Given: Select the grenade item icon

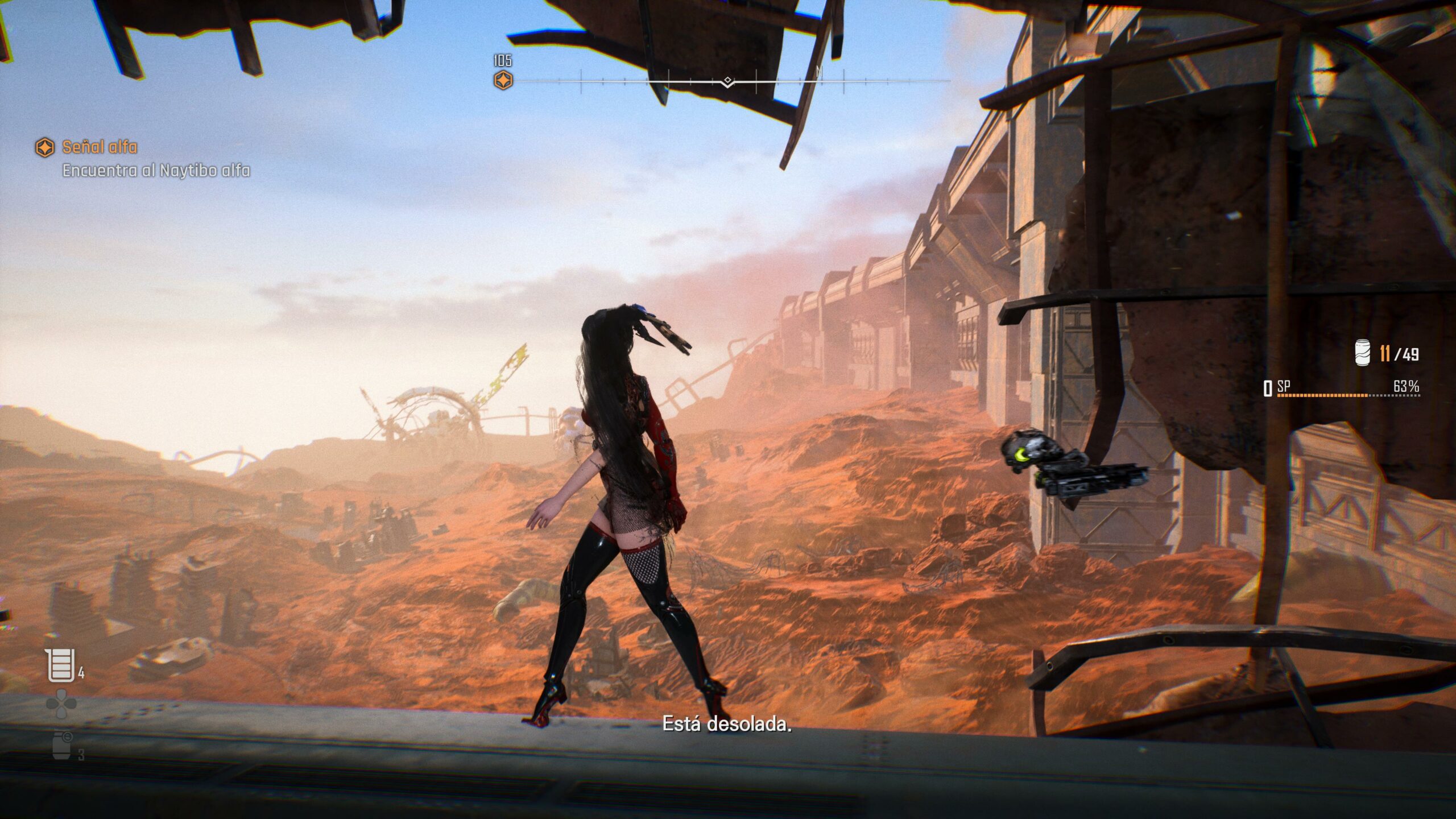Looking at the screenshot, I should (x=61, y=746).
